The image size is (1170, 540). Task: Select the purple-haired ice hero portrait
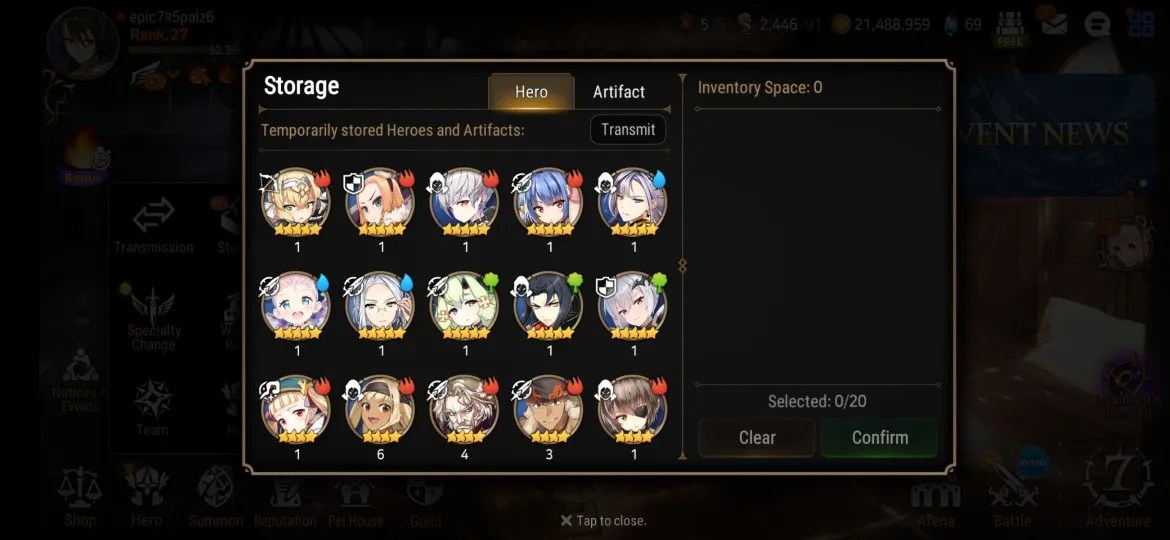[x=633, y=201]
